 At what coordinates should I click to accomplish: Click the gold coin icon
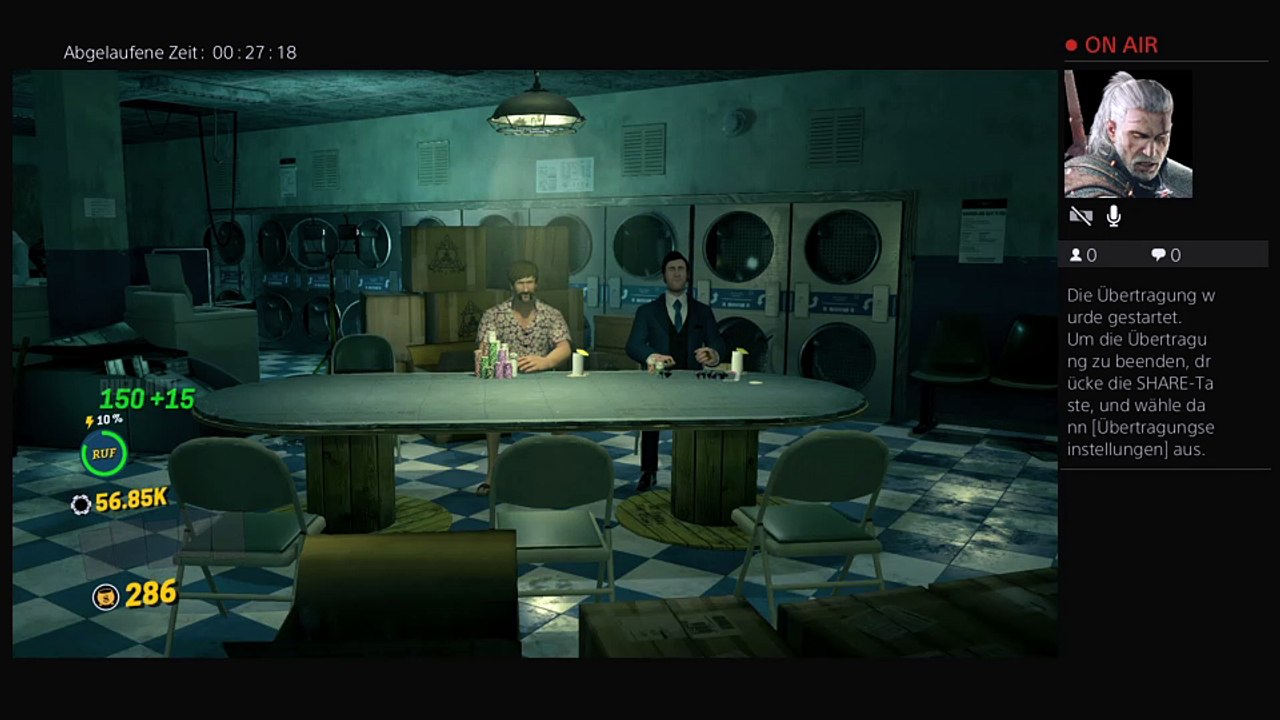105,596
